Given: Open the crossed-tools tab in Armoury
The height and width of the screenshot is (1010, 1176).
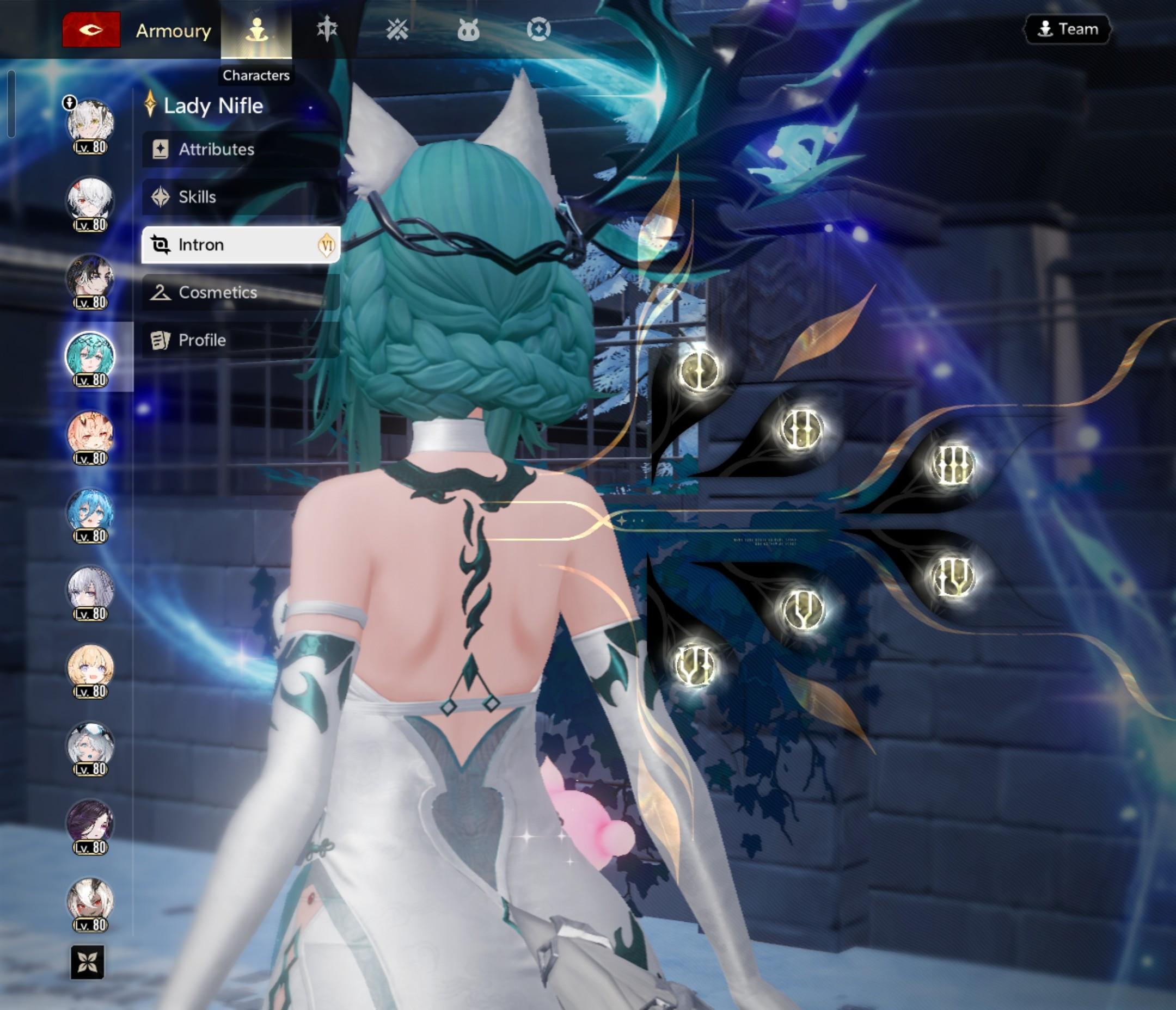Looking at the screenshot, I should [x=397, y=29].
